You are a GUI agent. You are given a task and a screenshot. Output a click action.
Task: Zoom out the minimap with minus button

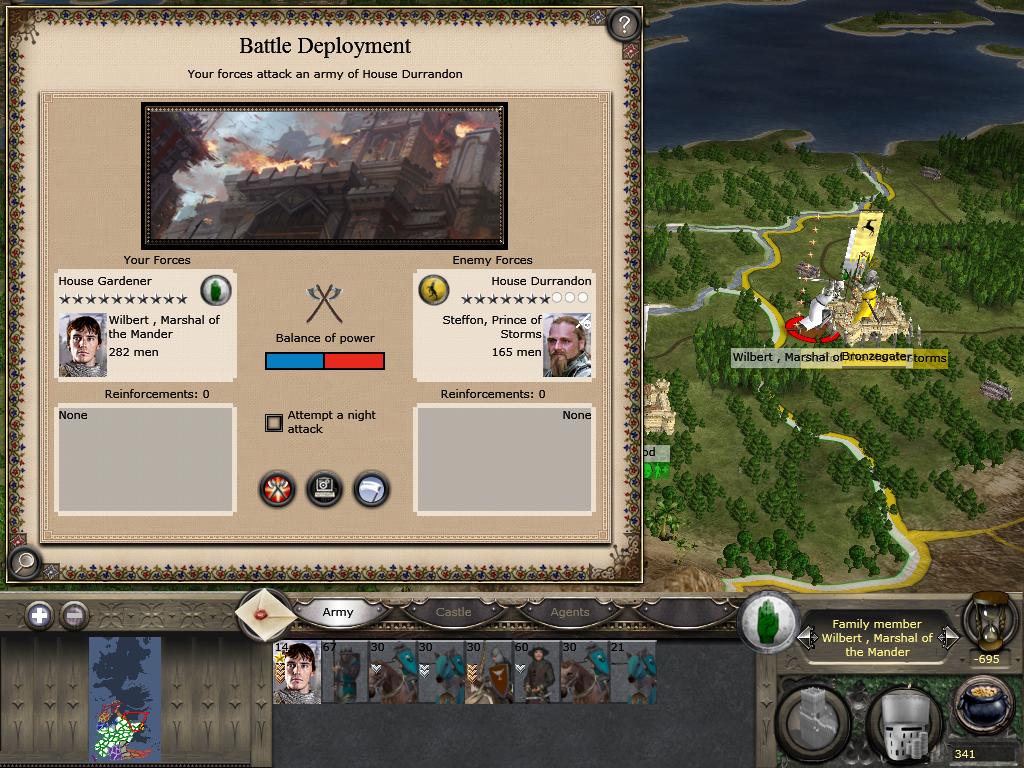click(74, 615)
